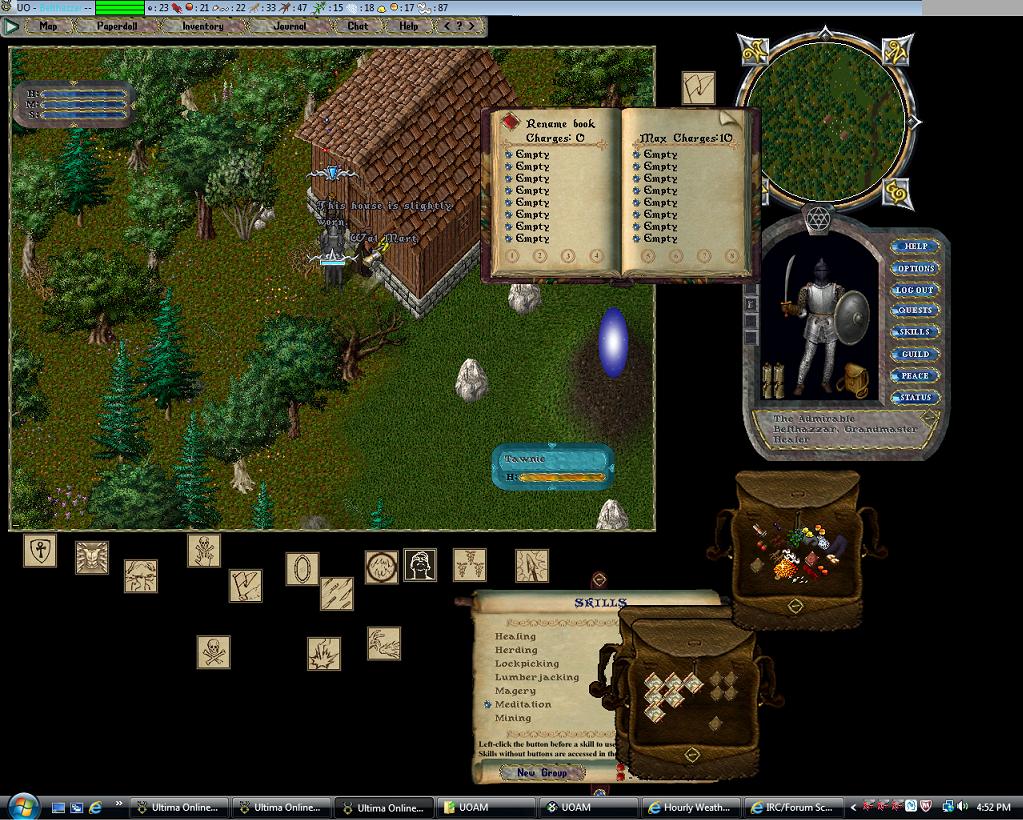Image resolution: width=1023 pixels, height=820 pixels.
Task: Click LOG OUT on the paperdoll
Action: click(x=915, y=290)
